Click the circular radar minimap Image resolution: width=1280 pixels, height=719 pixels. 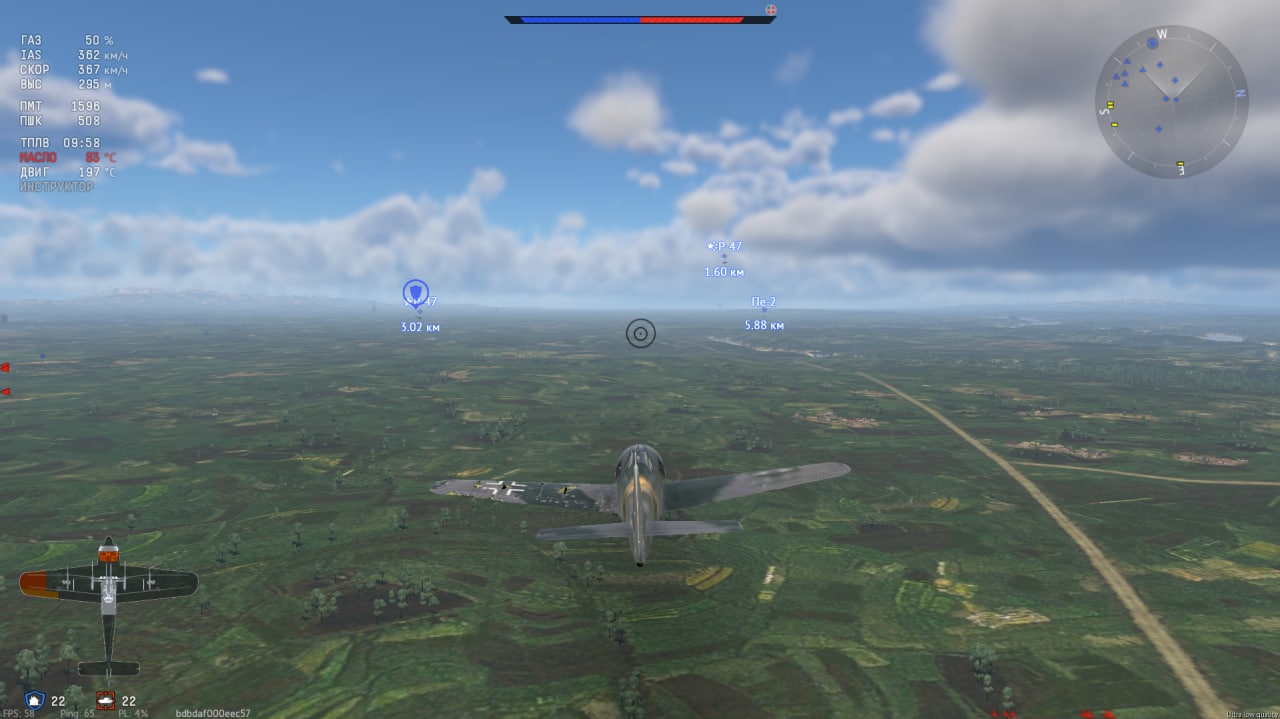[1171, 101]
